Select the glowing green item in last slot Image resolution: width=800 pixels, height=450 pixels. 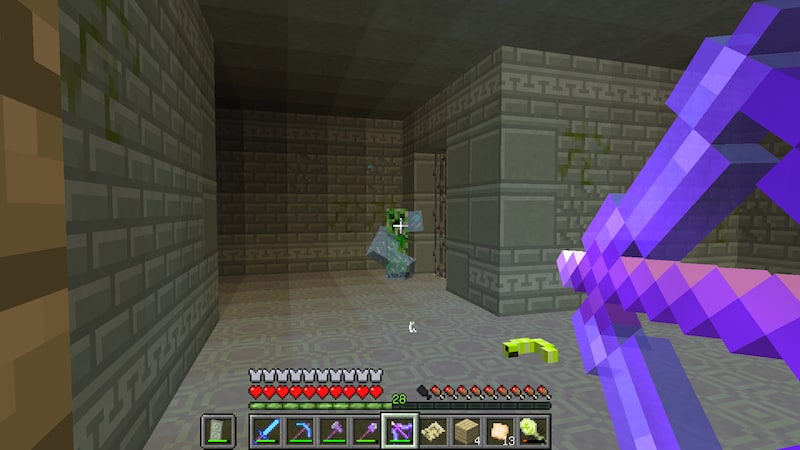[532, 430]
